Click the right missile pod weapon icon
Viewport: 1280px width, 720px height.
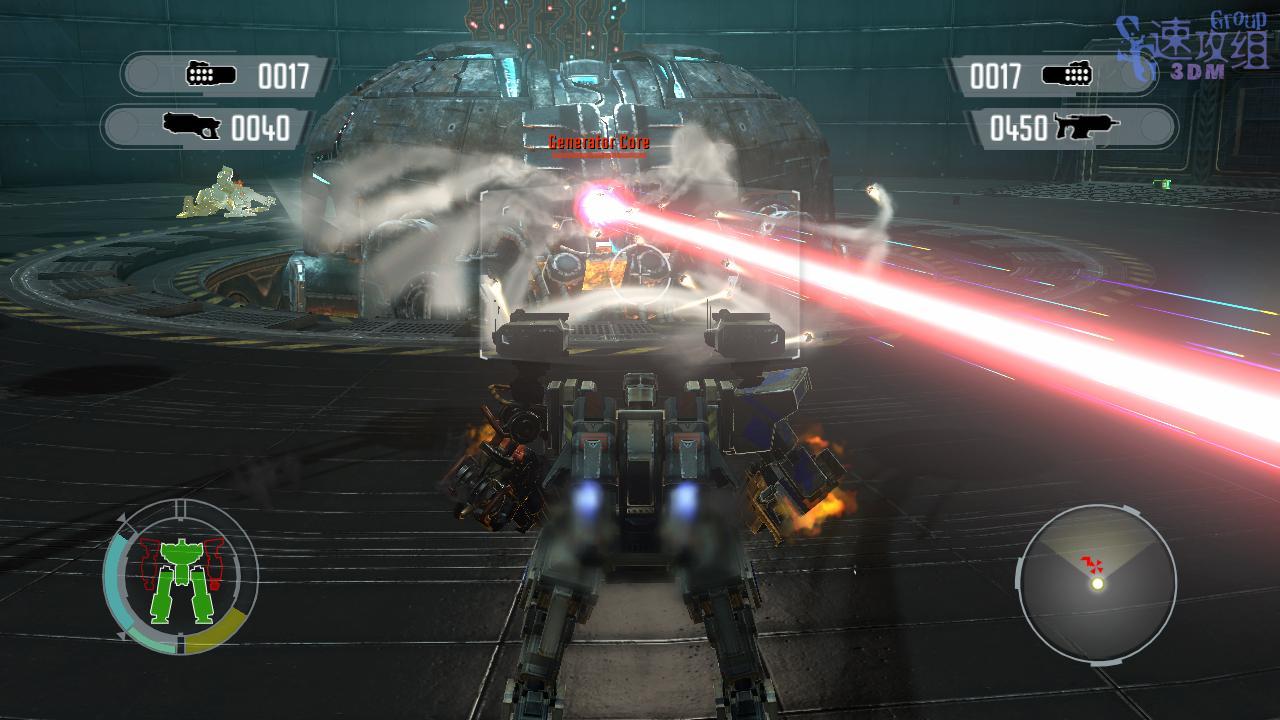pos(1066,75)
